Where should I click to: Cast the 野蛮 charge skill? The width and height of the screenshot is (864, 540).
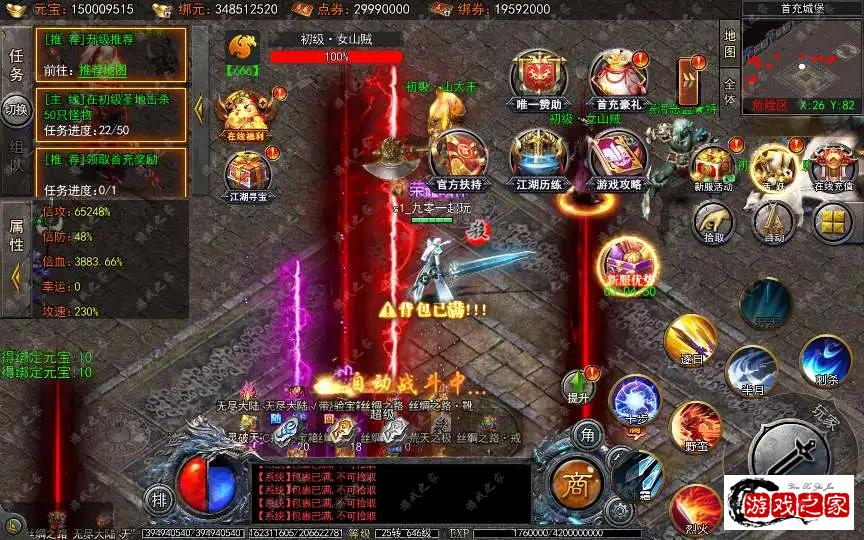click(x=694, y=425)
